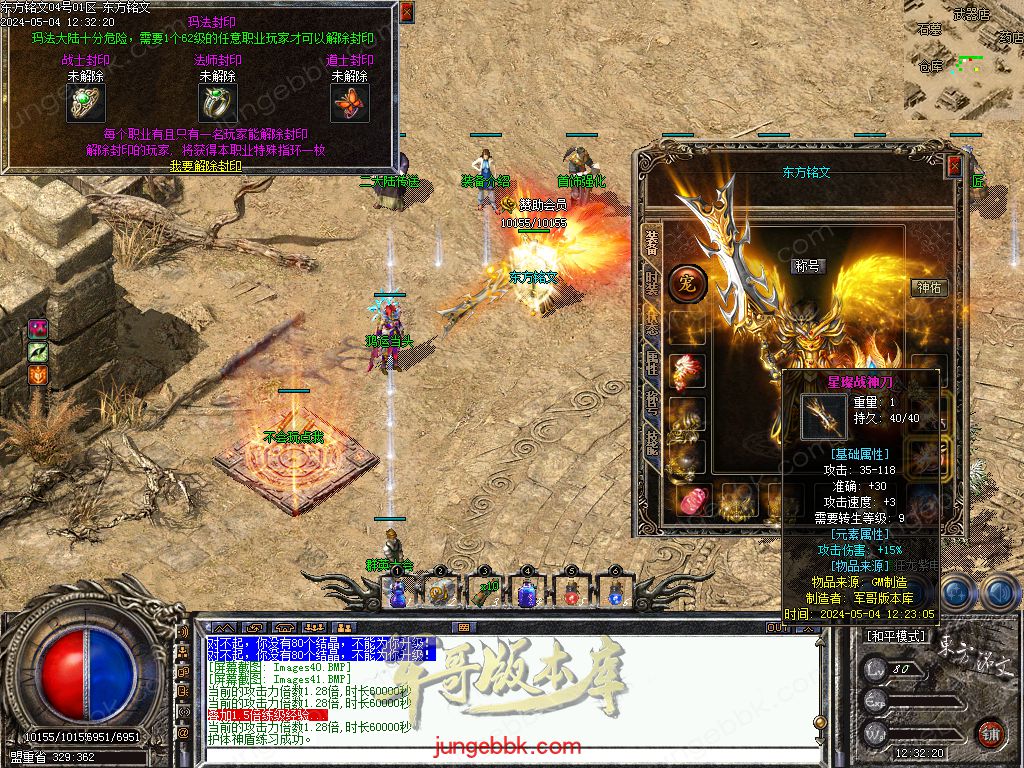This screenshot has width=1024, height=768.
Task: Close the 玛法封印 seal dialog
Action: coord(406,12)
